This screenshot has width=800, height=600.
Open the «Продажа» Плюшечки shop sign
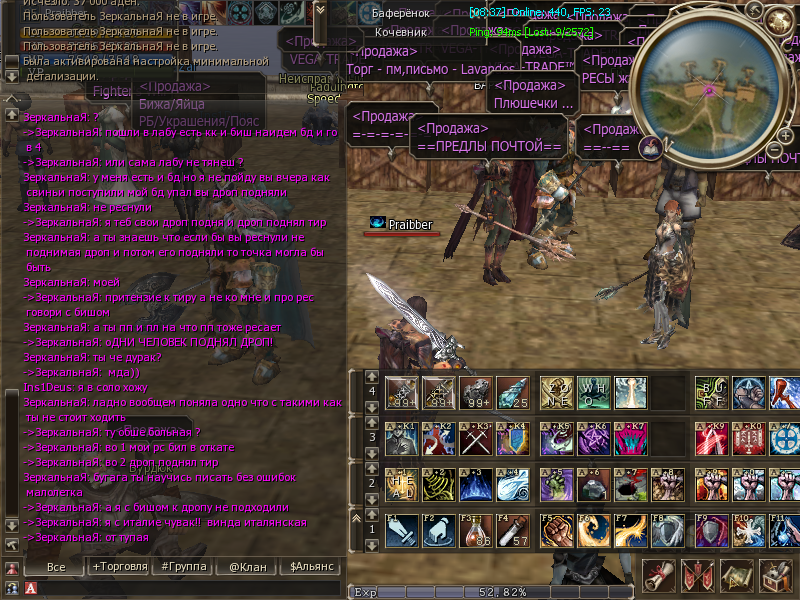click(x=533, y=93)
